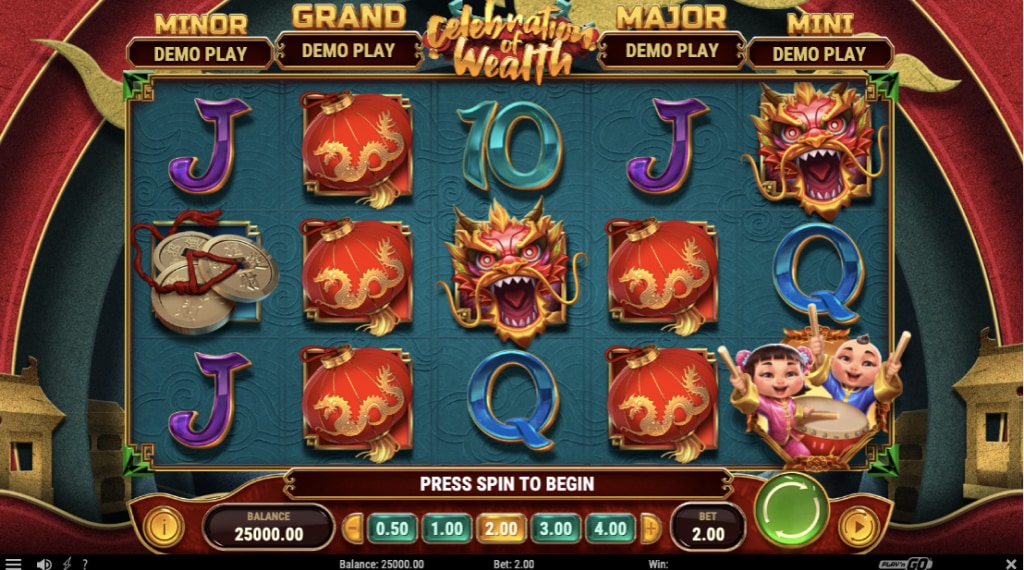Start autoplay with the gold play button

tap(856, 528)
